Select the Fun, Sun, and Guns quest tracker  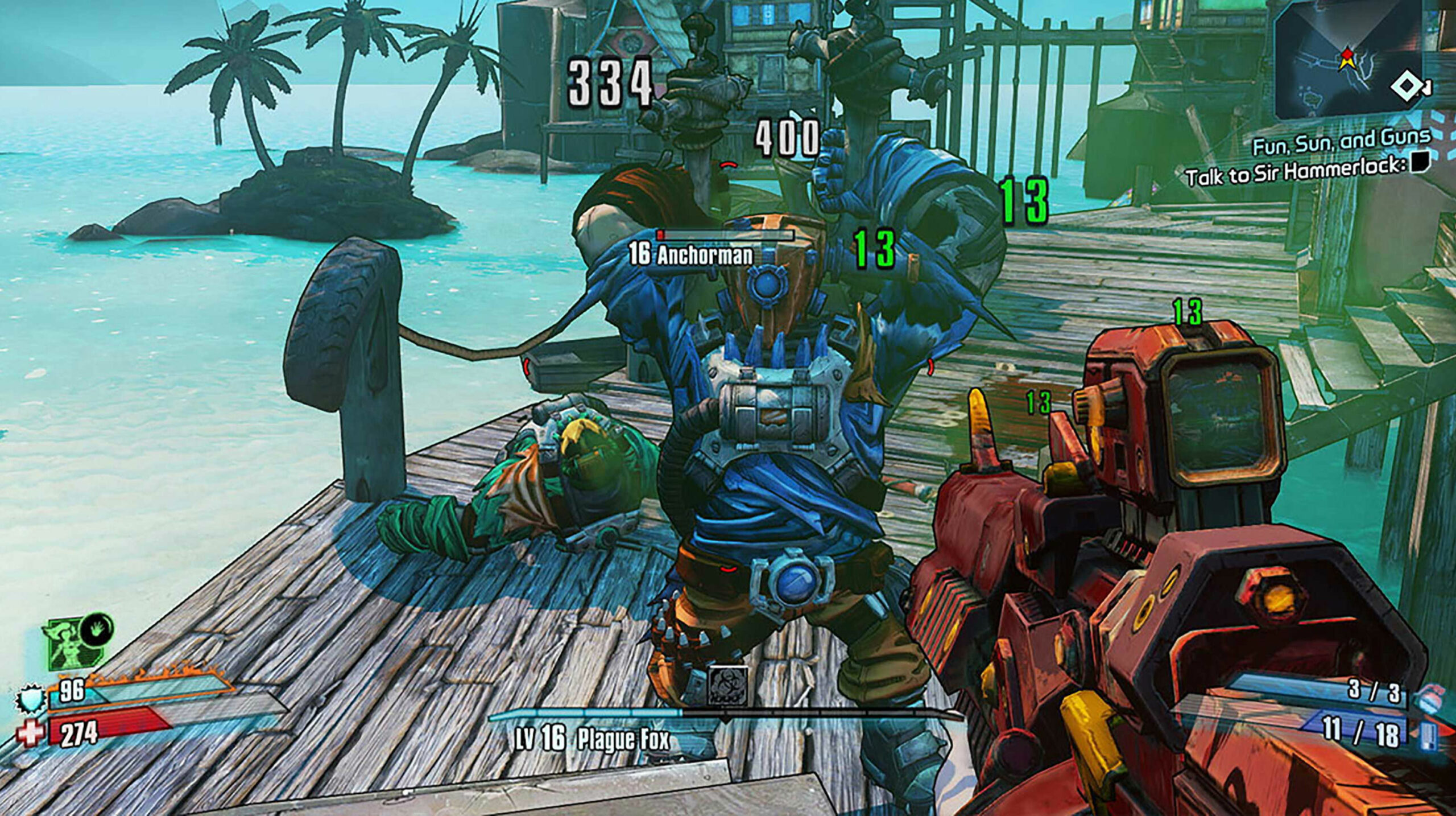(1341, 142)
